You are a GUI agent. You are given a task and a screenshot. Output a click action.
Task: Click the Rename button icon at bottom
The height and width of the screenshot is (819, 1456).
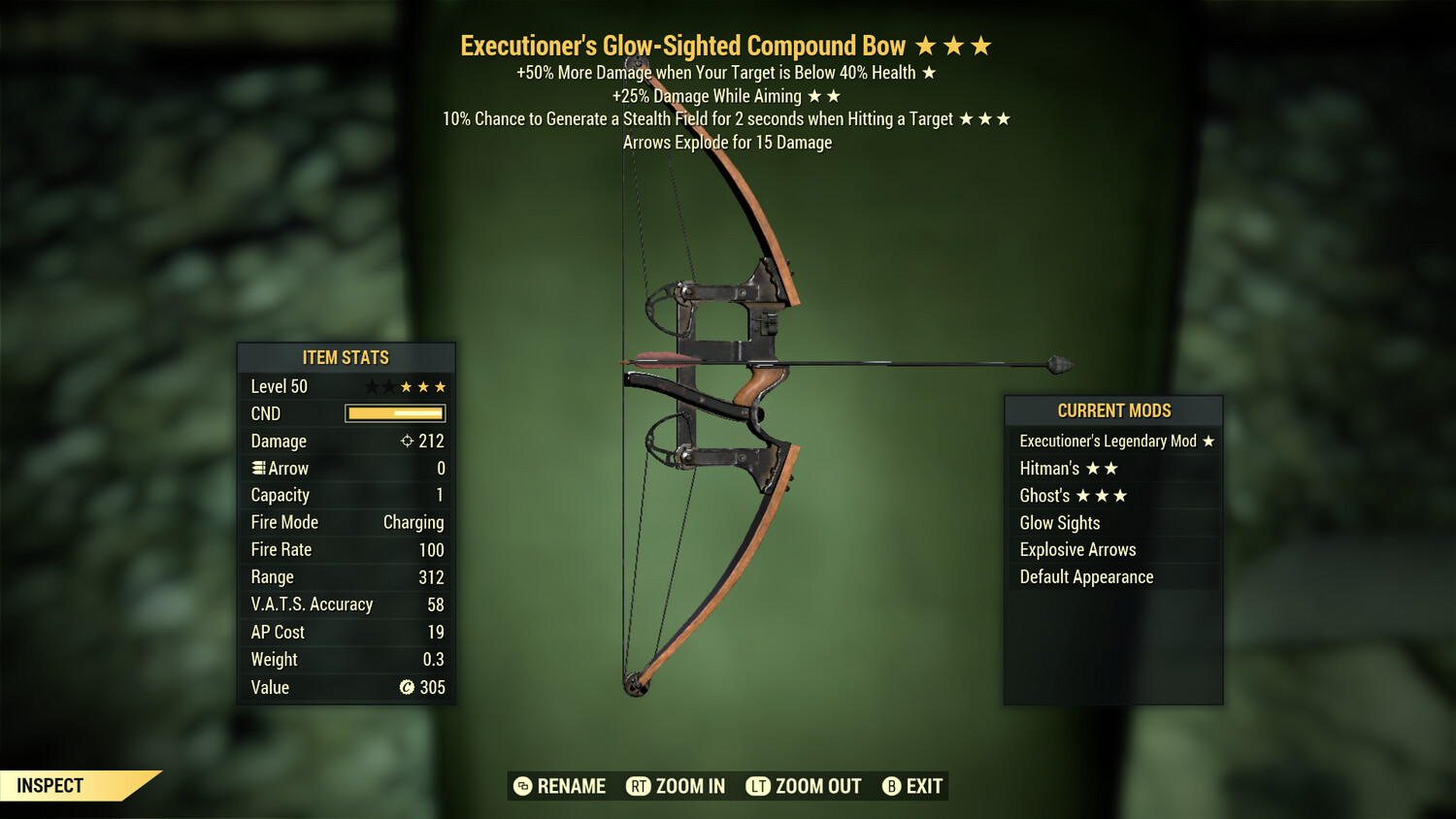pos(522,786)
